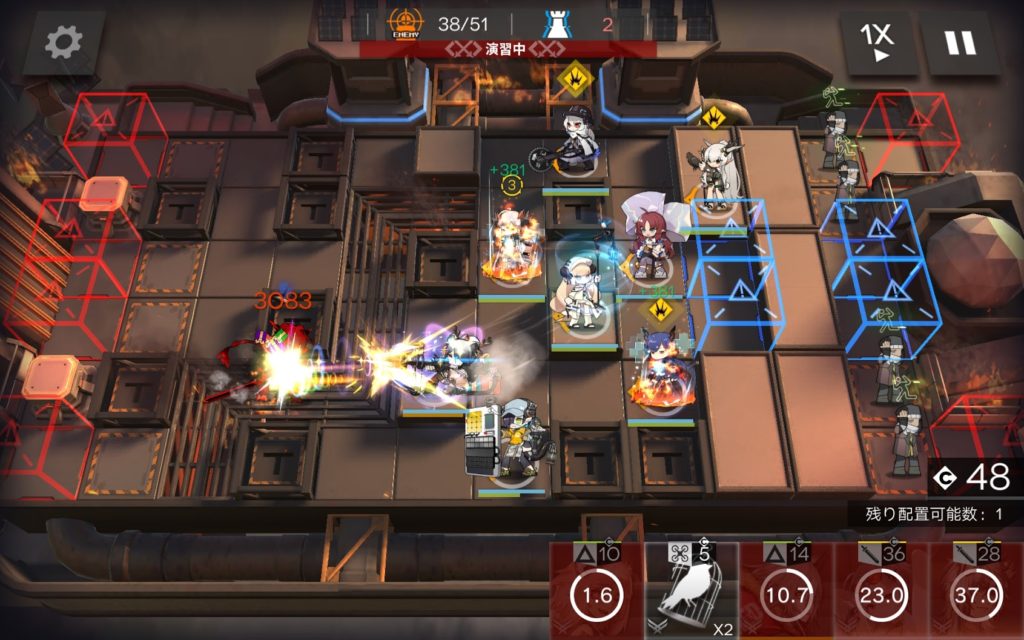Toggle the 1X game speed button
1024x640 pixels.
pyautogui.click(x=878, y=43)
